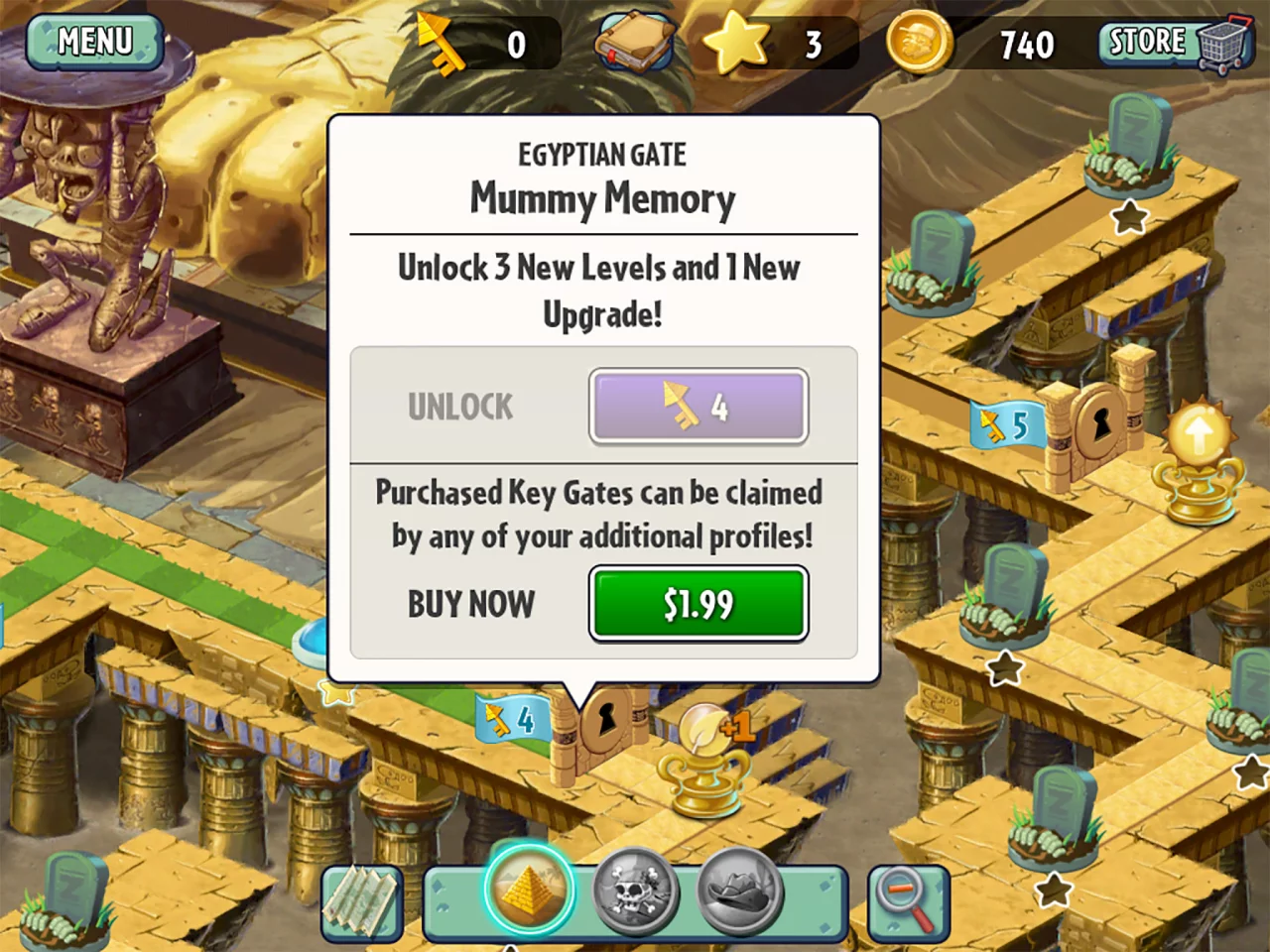Click the gate marked with 5 keys
1270x952 pixels.
(x=1008, y=424)
